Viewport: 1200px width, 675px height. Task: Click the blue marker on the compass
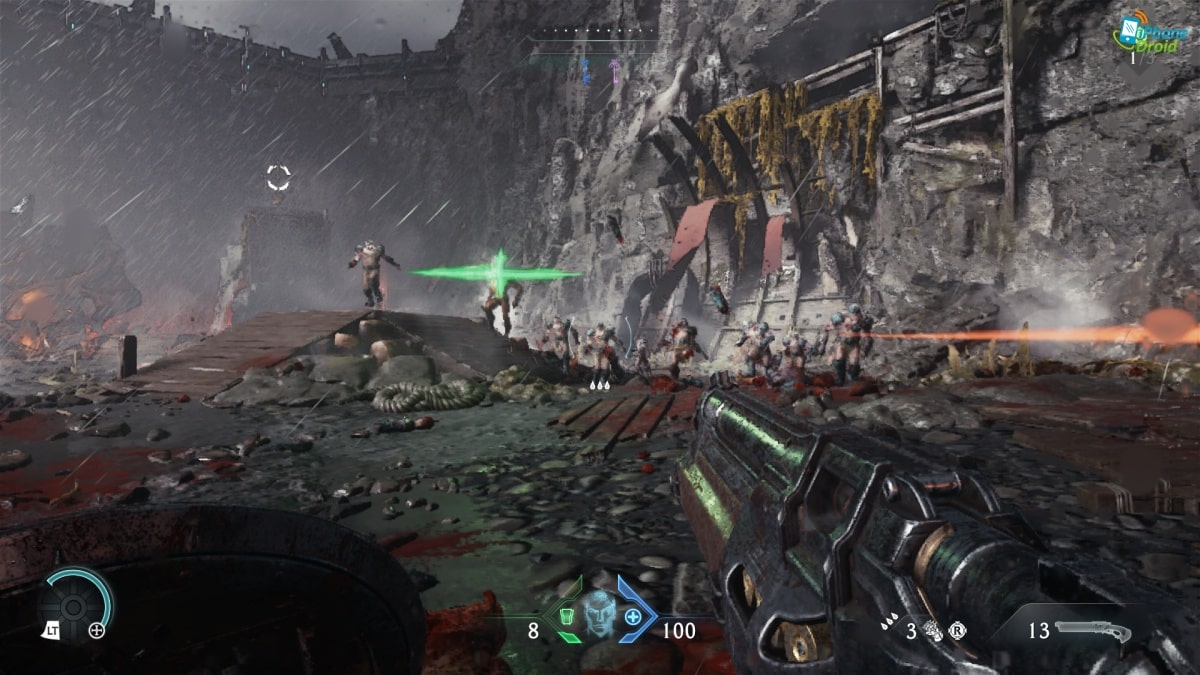coord(585,69)
